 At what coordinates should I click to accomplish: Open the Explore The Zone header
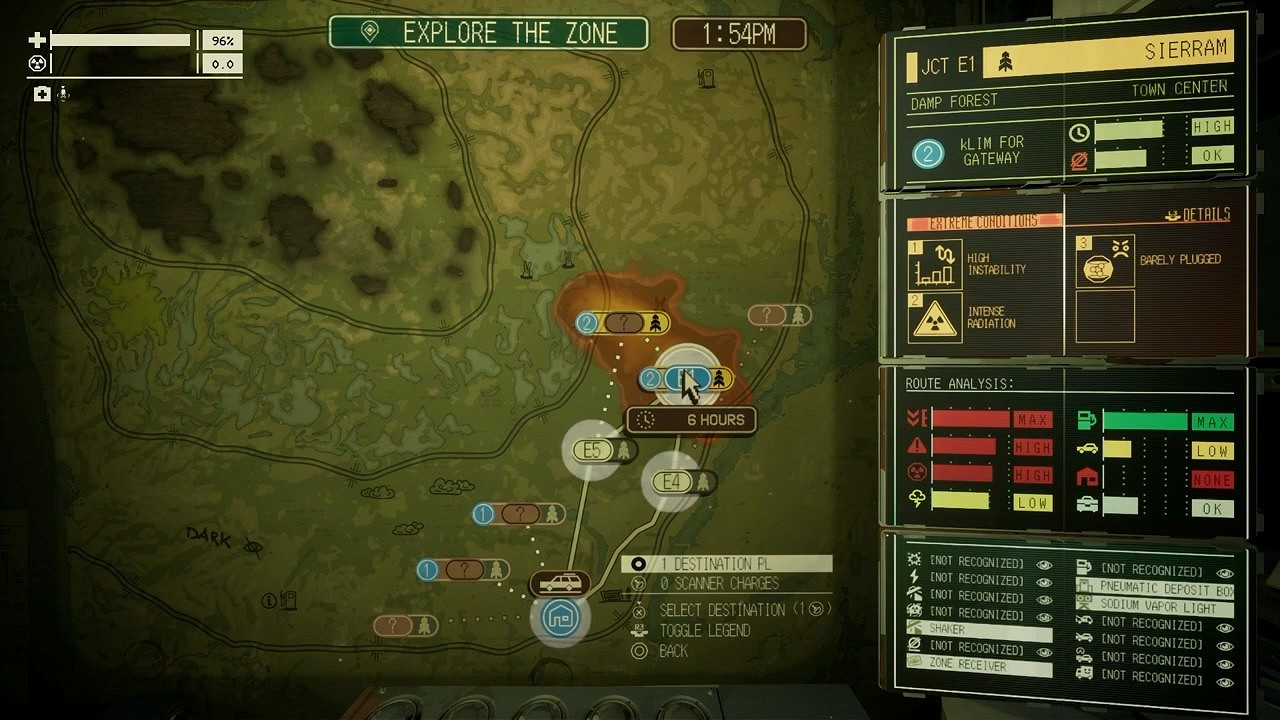point(487,33)
